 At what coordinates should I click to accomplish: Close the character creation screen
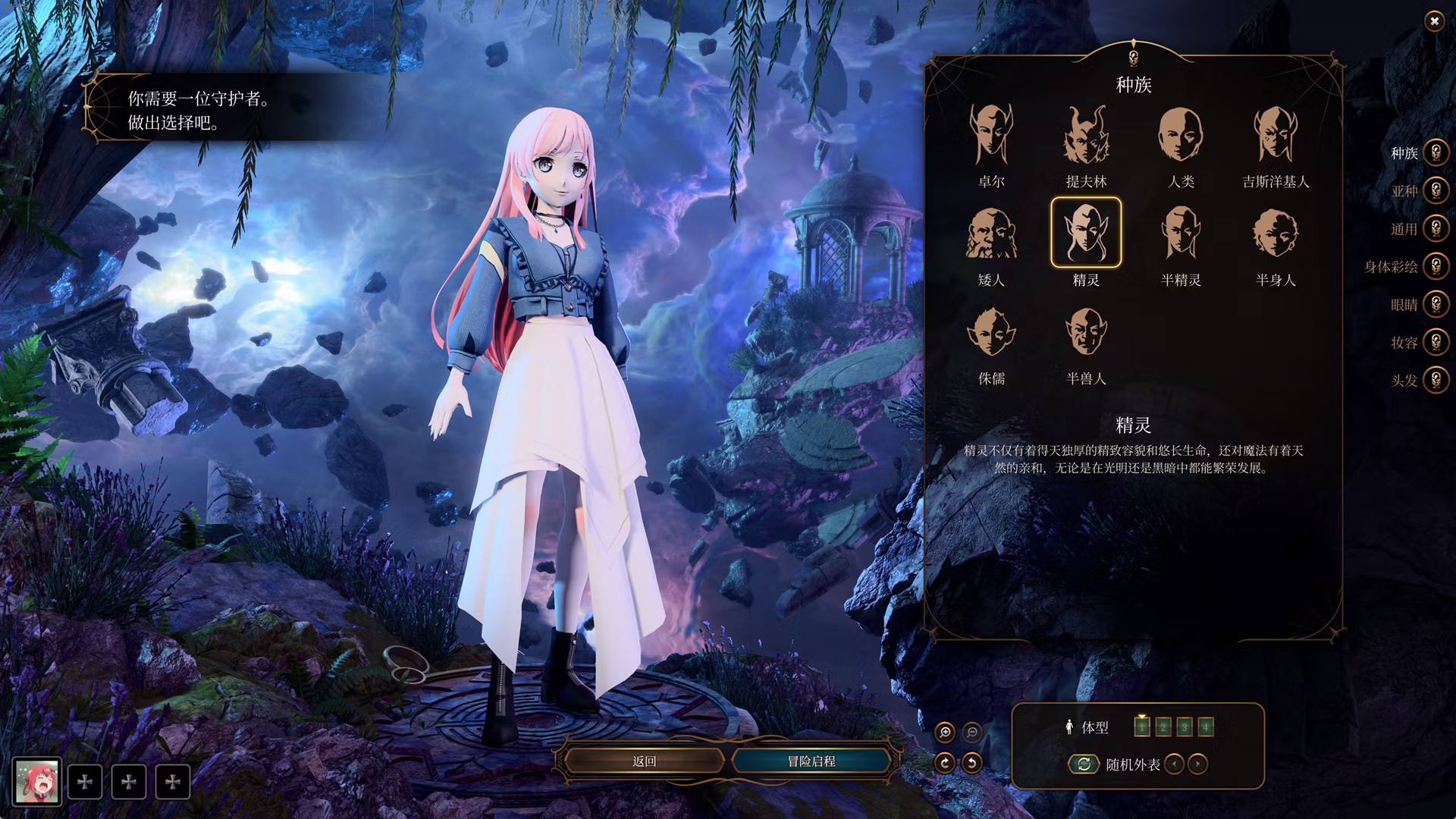[1433, 22]
